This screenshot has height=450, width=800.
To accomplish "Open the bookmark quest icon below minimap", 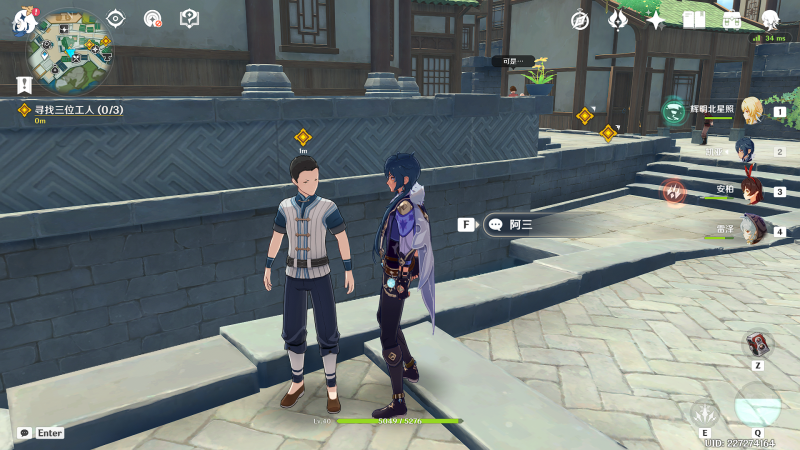I will 23,85.
